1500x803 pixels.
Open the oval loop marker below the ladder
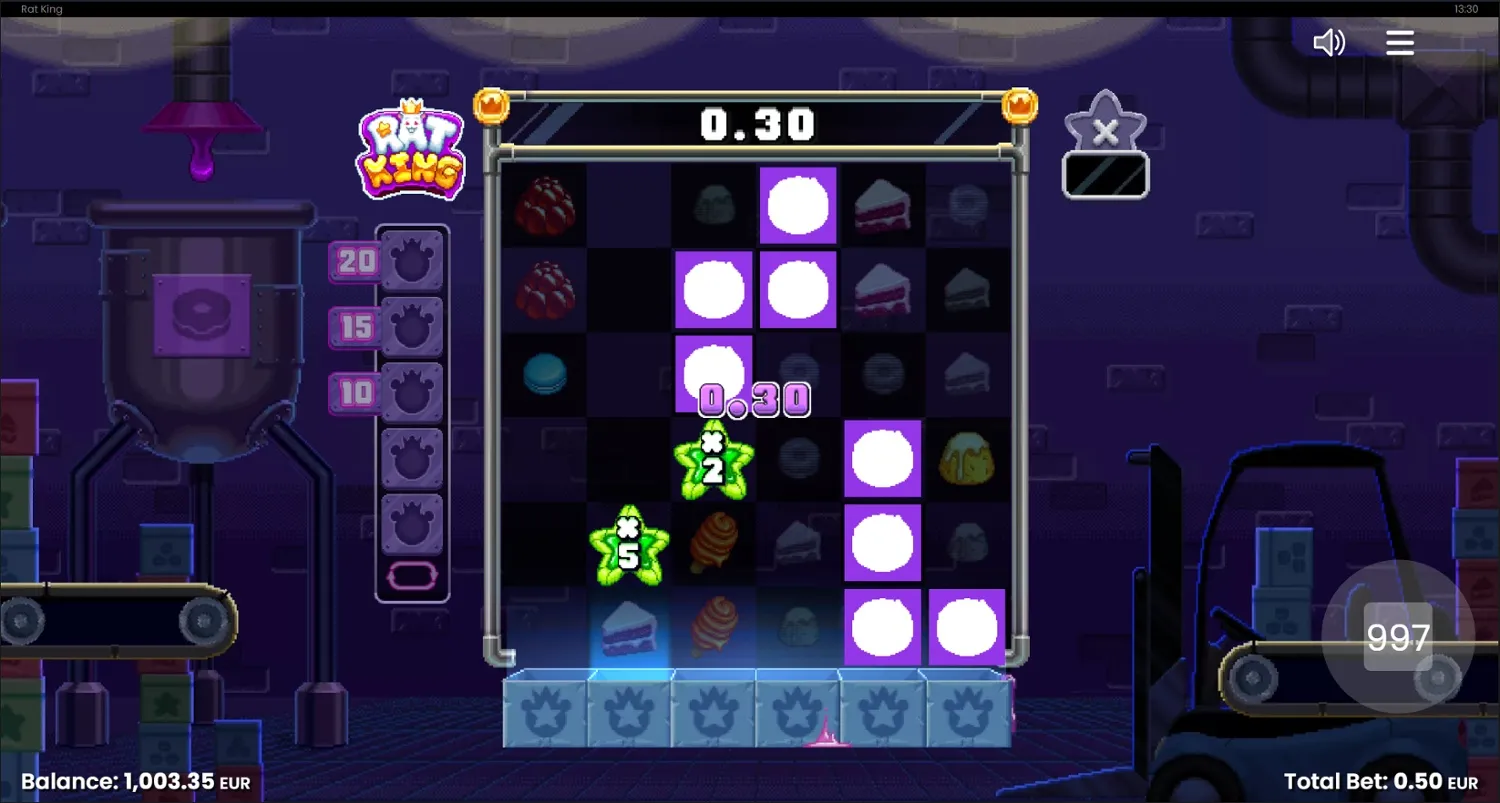pyautogui.click(x=411, y=576)
